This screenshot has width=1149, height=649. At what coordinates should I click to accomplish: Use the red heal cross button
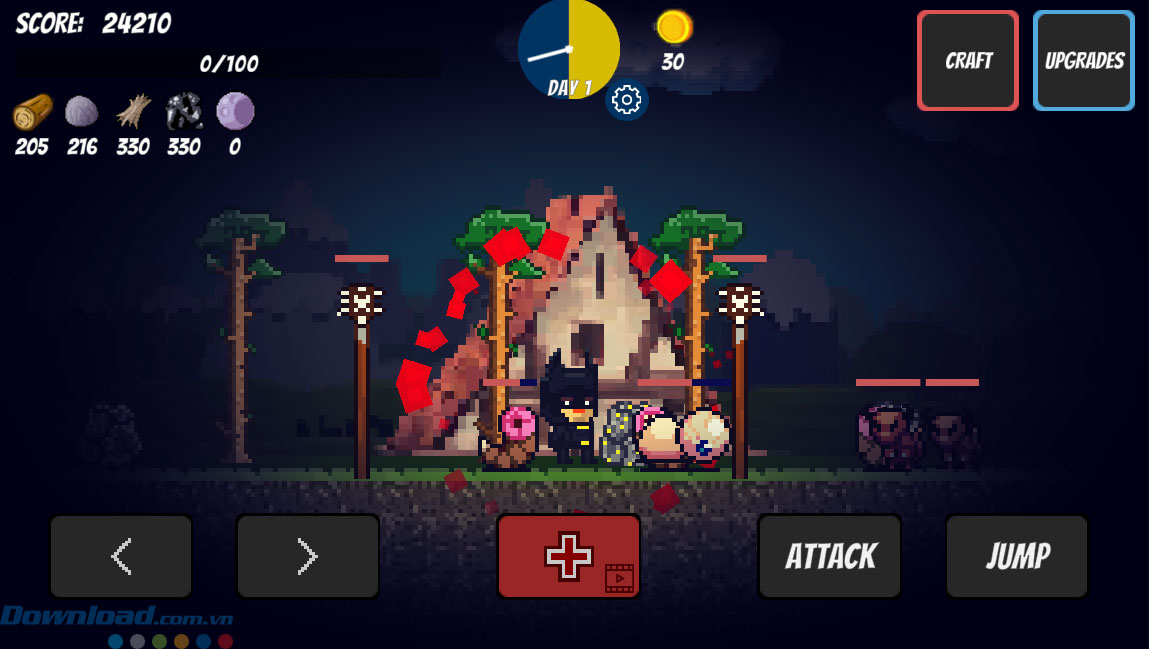click(568, 556)
